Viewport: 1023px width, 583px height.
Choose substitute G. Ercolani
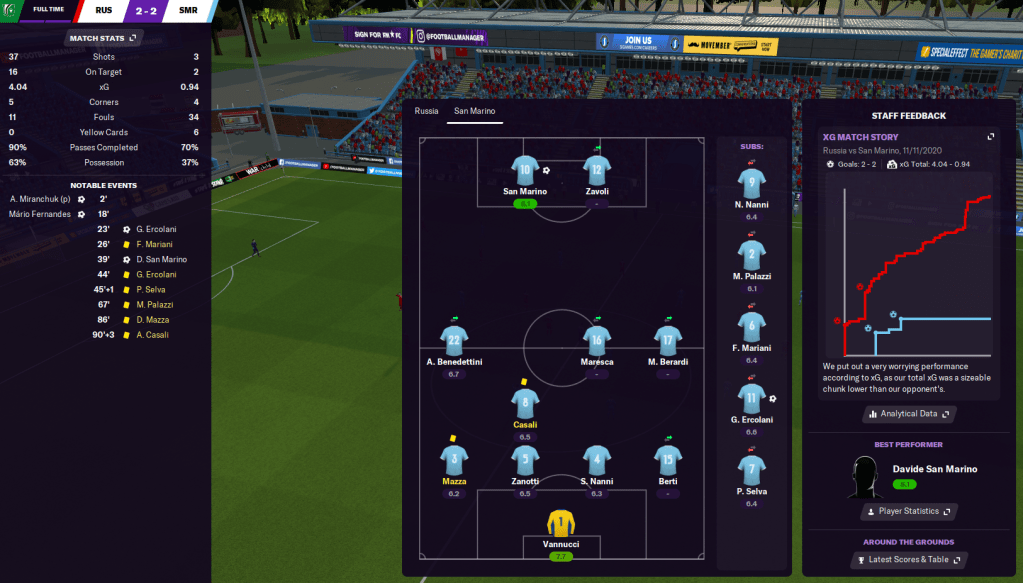click(752, 399)
